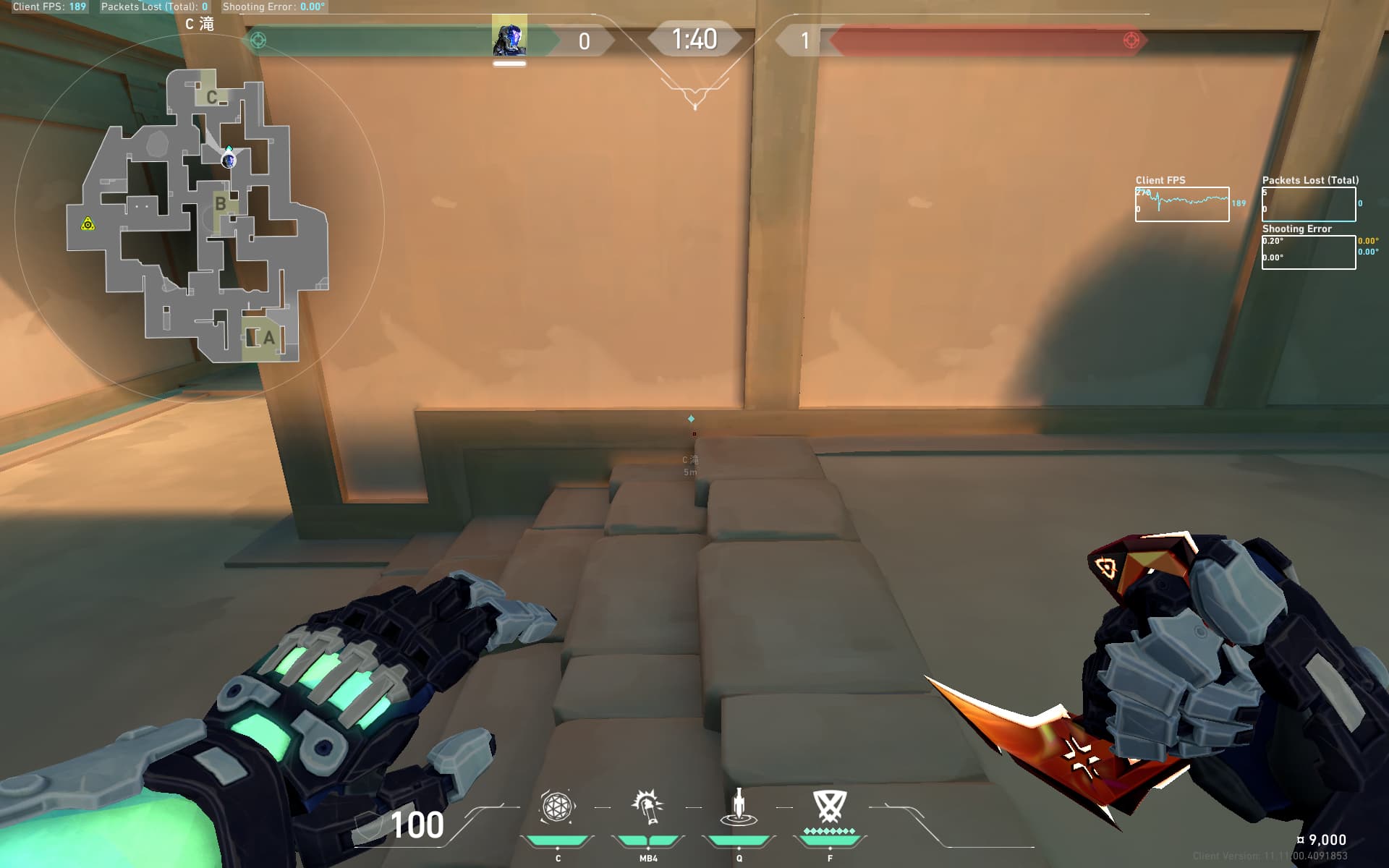
Task: Select the player position marker on minimap
Action: [229, 160]
